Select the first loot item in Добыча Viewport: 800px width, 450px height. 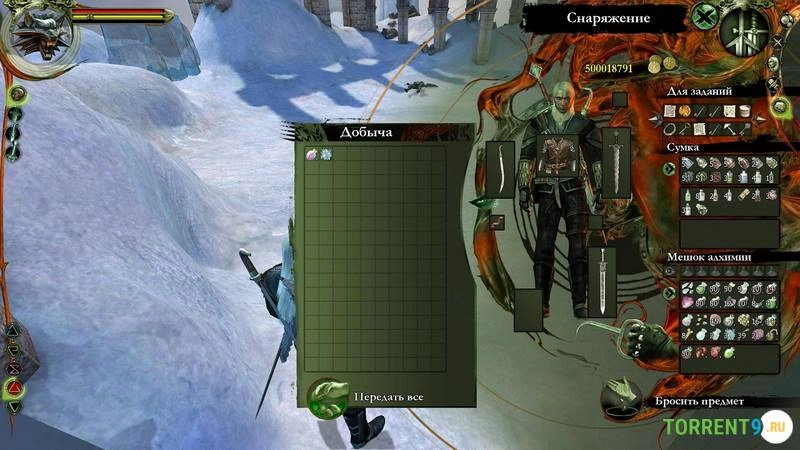point(311,154)
